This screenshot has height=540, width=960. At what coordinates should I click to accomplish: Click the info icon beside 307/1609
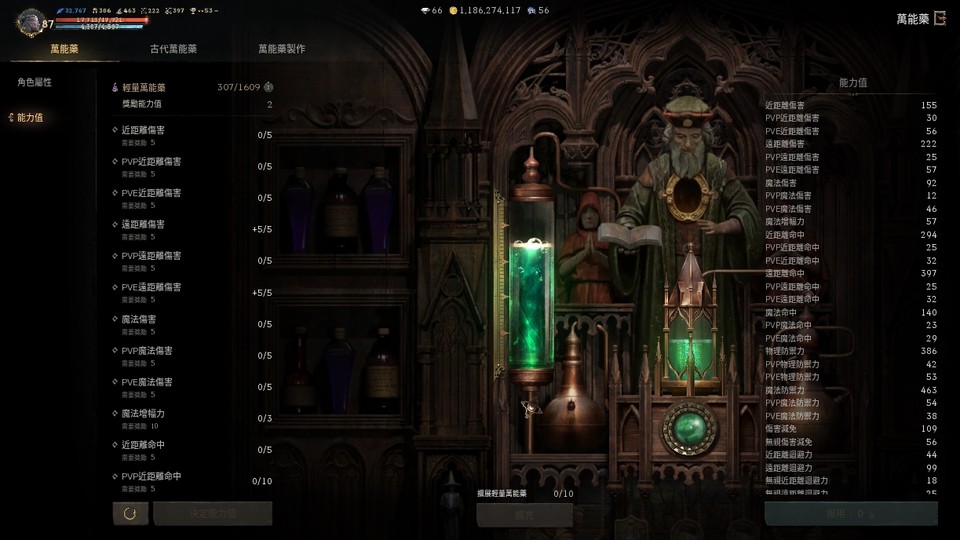click(x=268, y=87)
